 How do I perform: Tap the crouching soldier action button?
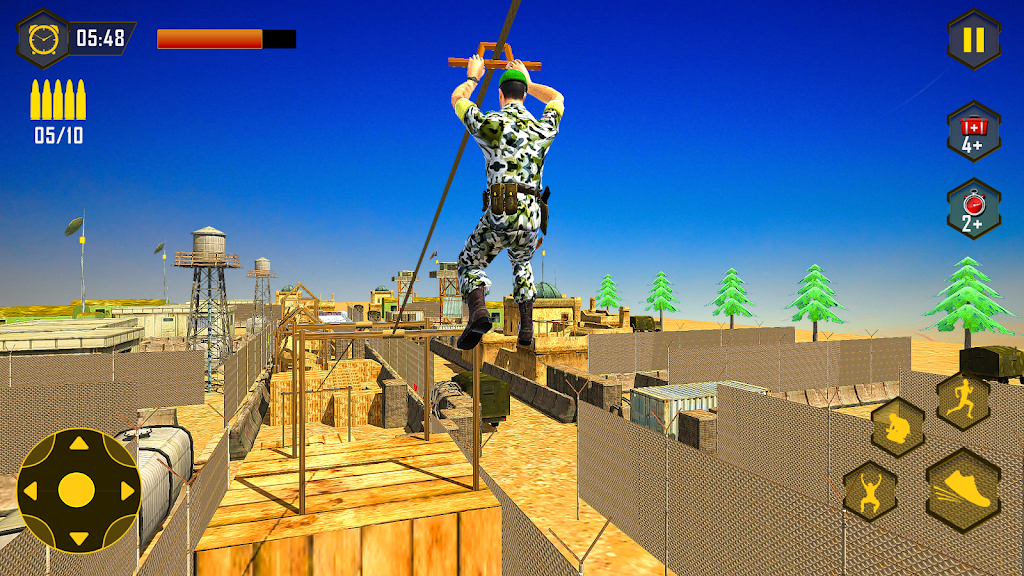click(x=897, y=428)
